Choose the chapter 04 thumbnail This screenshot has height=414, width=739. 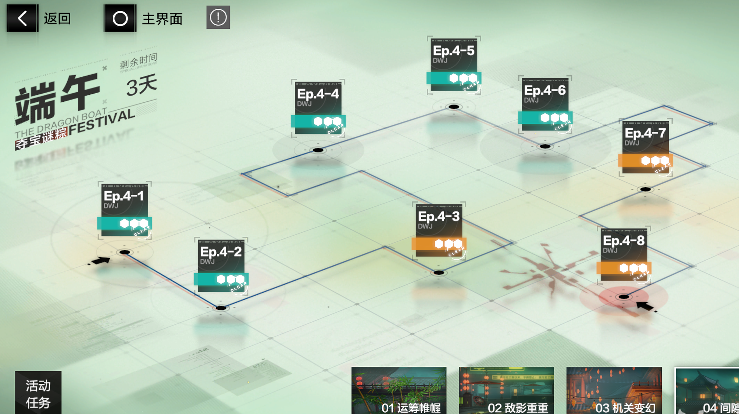pyautogui.click(x=708, y=391)
